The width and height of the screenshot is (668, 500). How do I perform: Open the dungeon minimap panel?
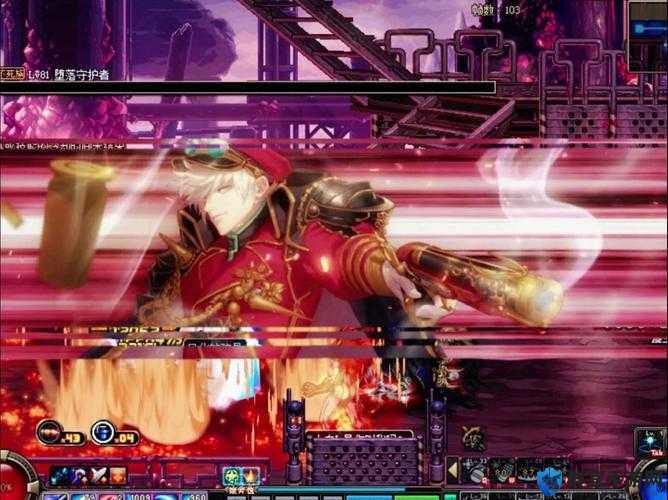tap(647, 35)
